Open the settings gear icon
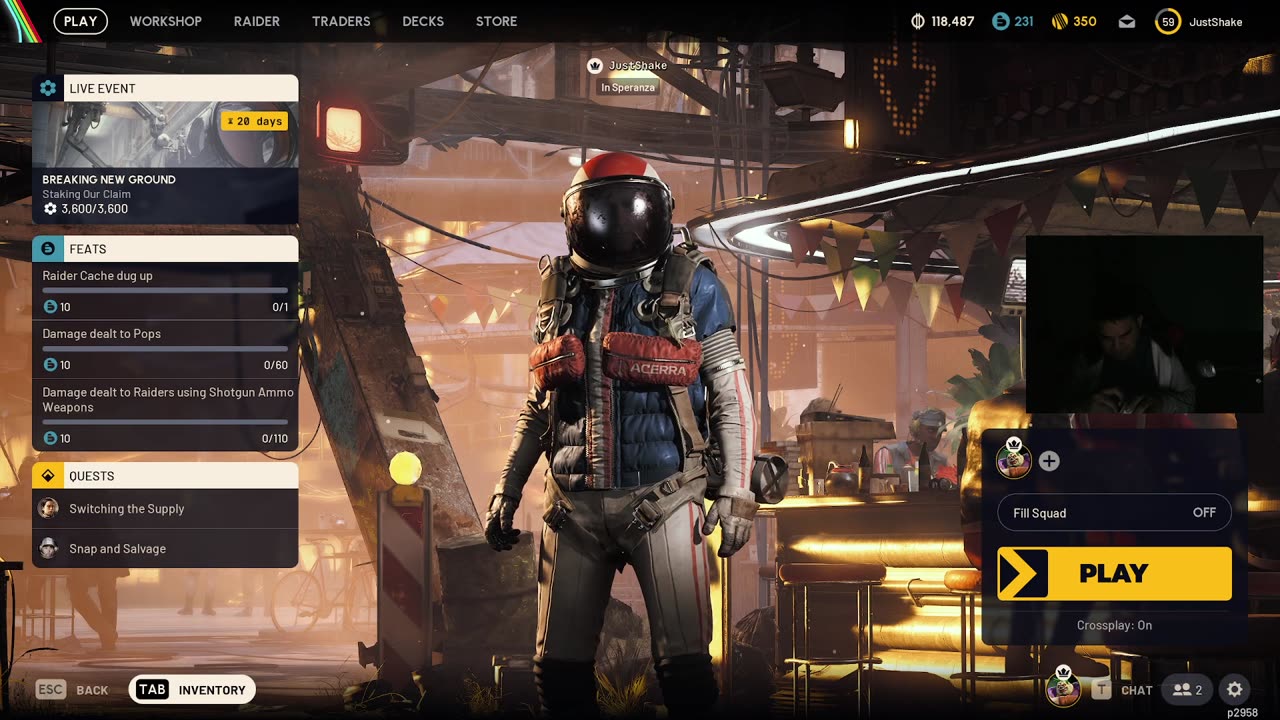Viewport: 1280px width, 720px height. click(1235, 690)
